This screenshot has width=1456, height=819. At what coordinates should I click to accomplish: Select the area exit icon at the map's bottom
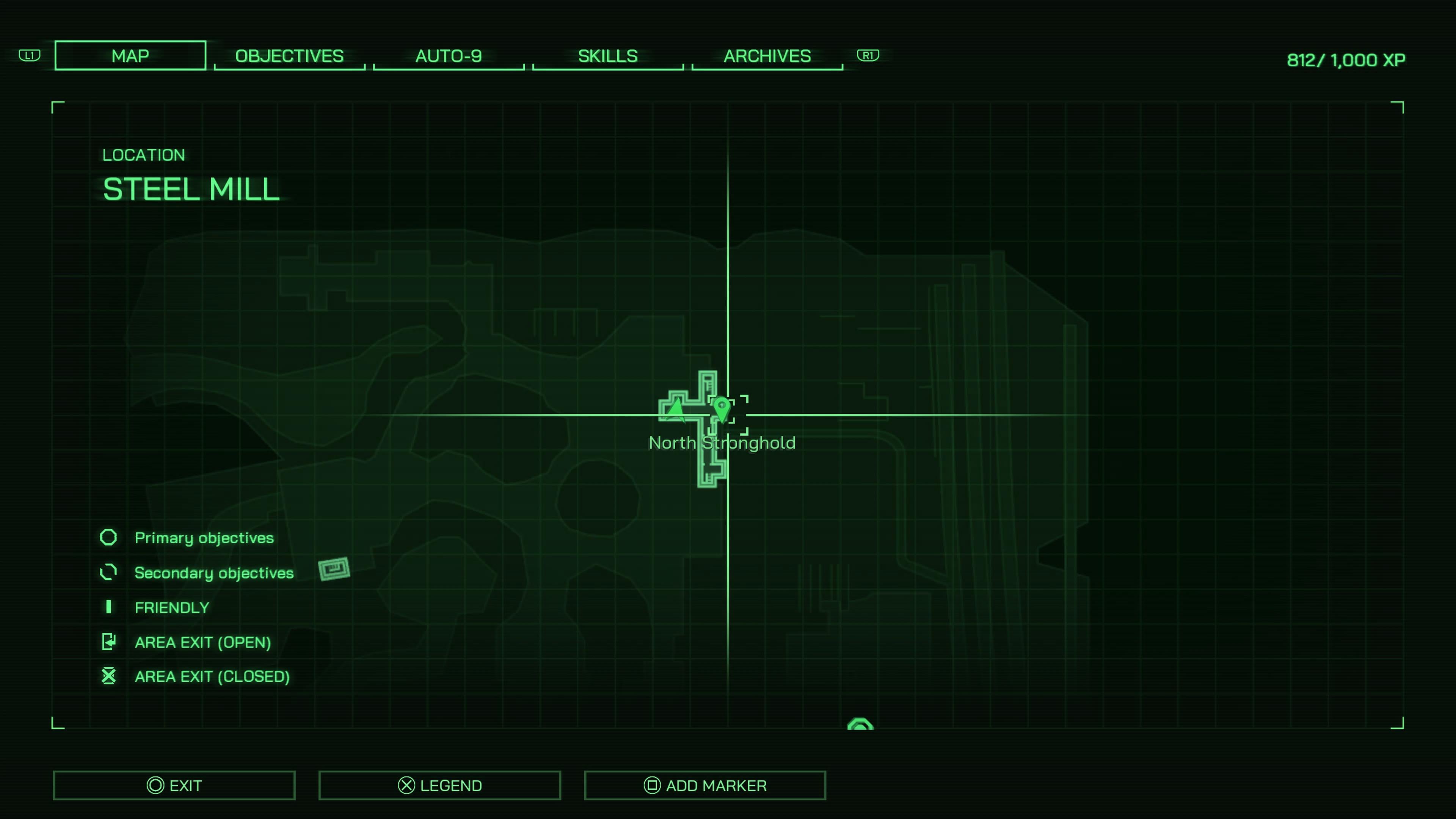coord(860,725)
